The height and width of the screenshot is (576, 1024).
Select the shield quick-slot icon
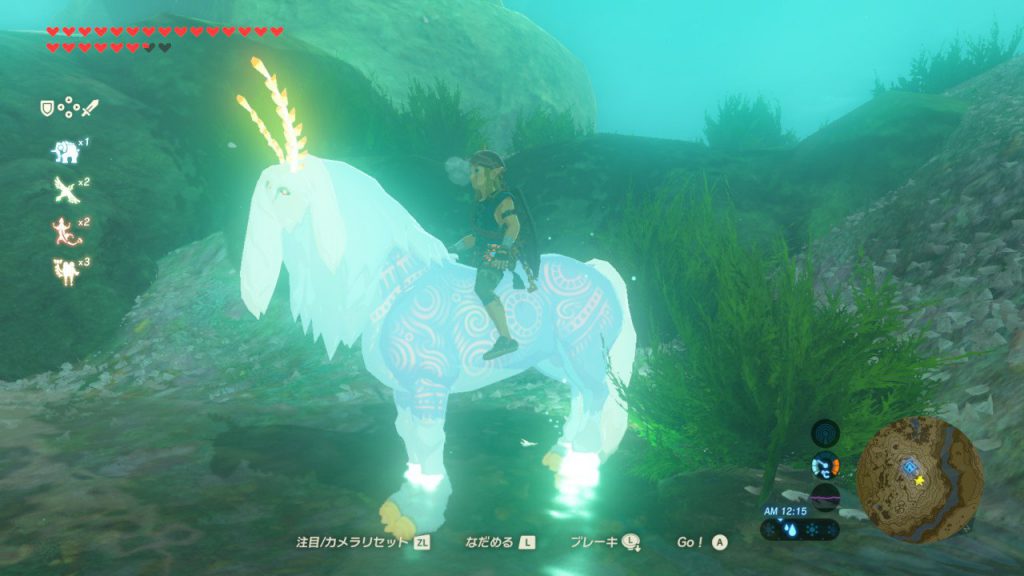coord(46,107)
